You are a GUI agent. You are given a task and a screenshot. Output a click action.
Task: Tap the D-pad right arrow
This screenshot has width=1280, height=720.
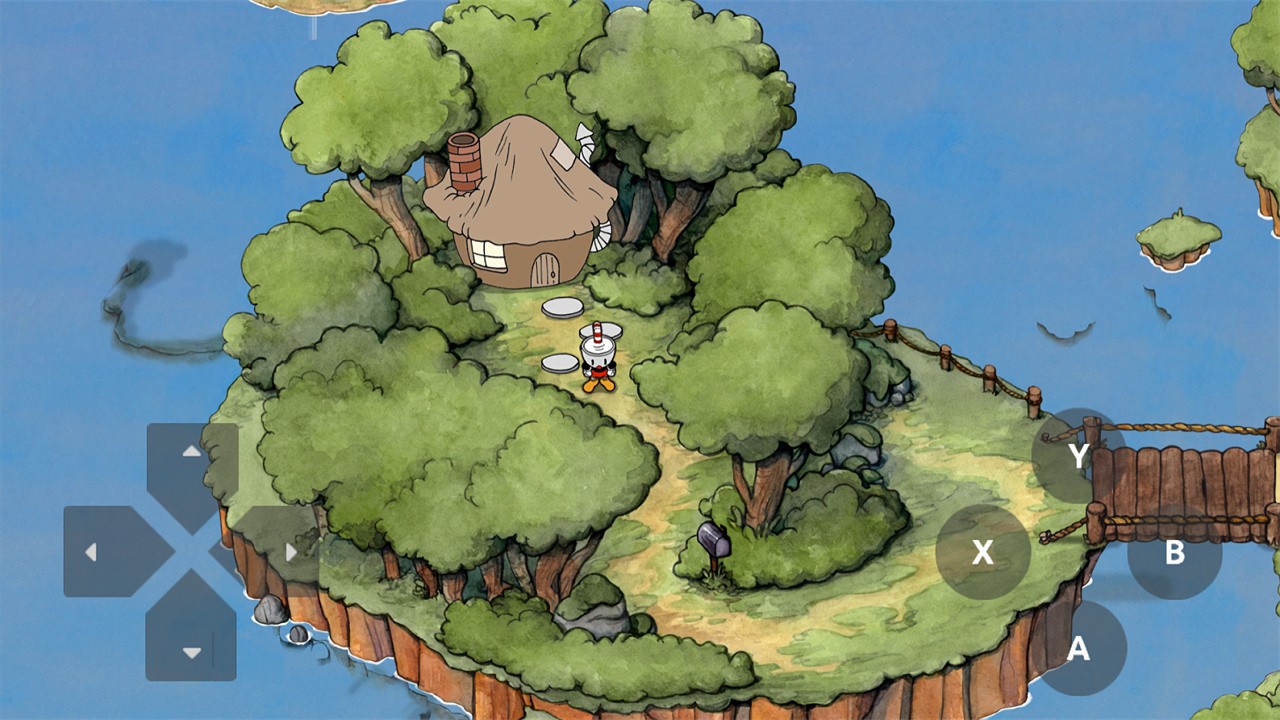click(277, 551)
